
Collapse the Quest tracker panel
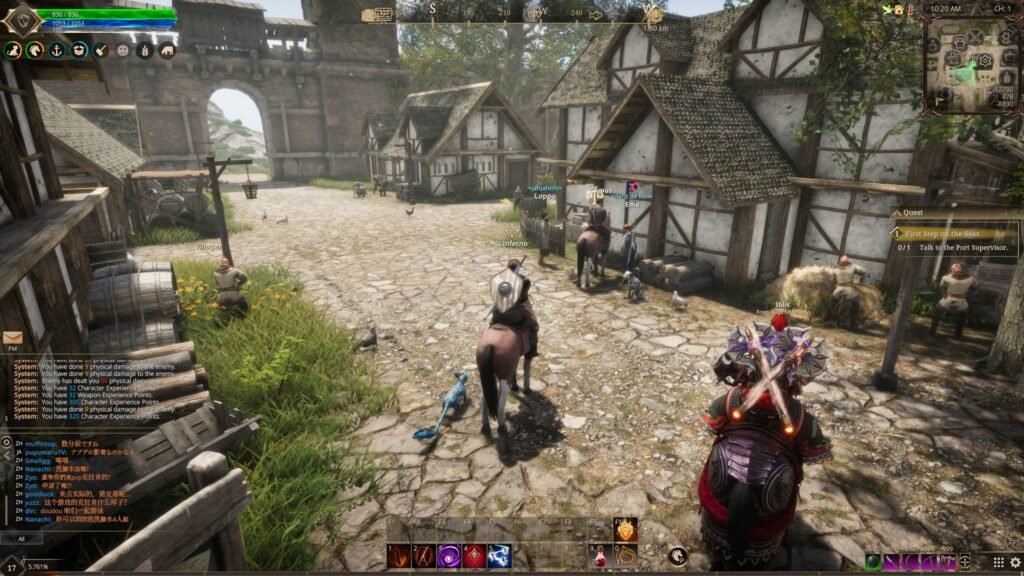896,212
